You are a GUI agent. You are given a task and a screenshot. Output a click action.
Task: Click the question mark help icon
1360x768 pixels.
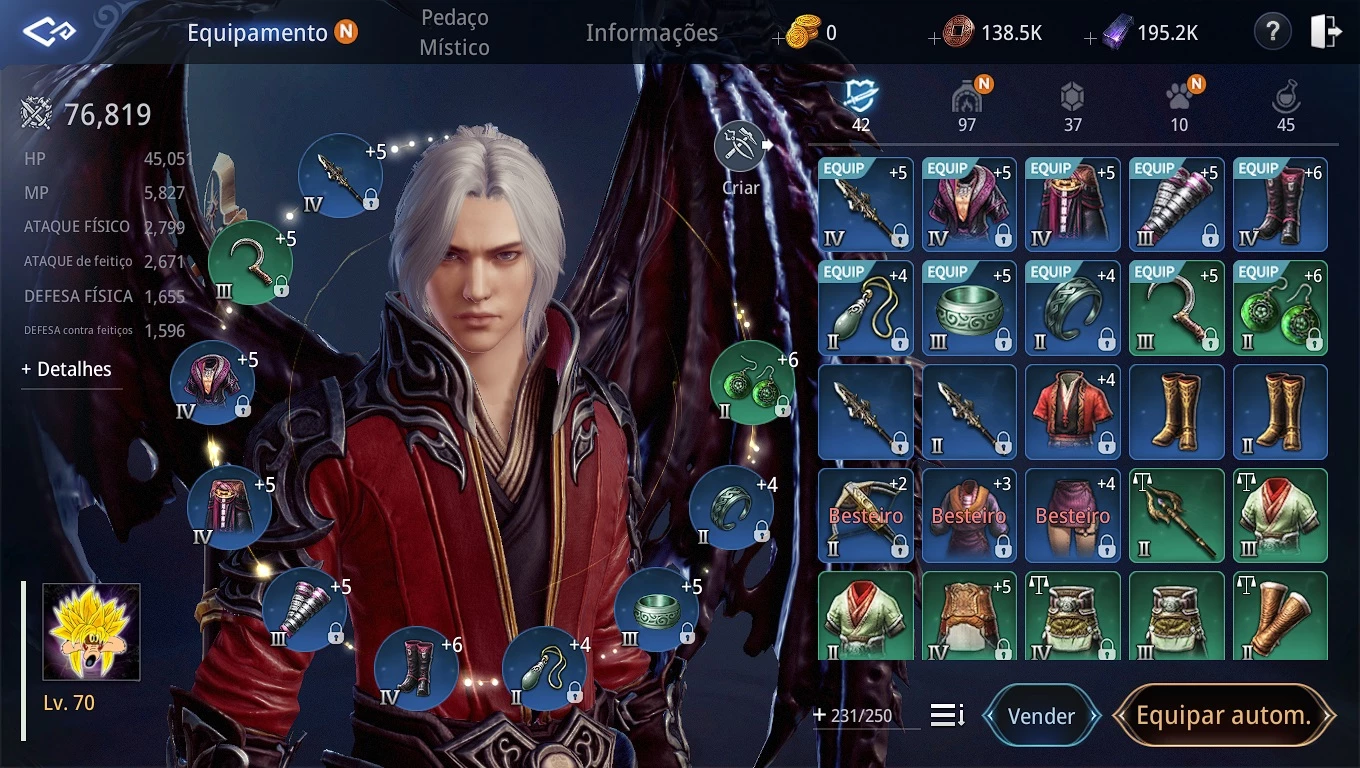(x=1272, y=31)
